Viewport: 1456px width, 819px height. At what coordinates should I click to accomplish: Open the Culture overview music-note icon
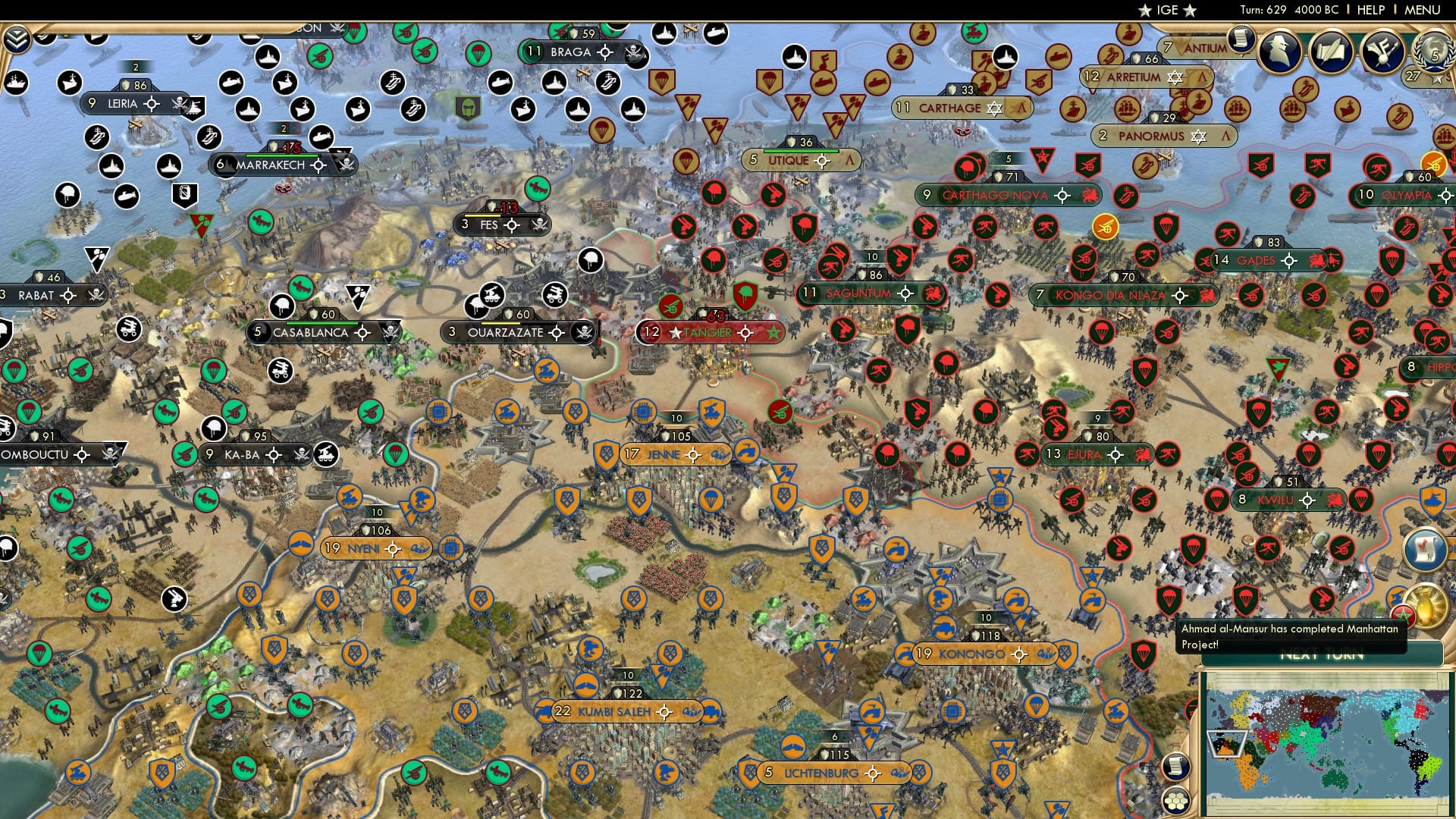pos(1385,51)
